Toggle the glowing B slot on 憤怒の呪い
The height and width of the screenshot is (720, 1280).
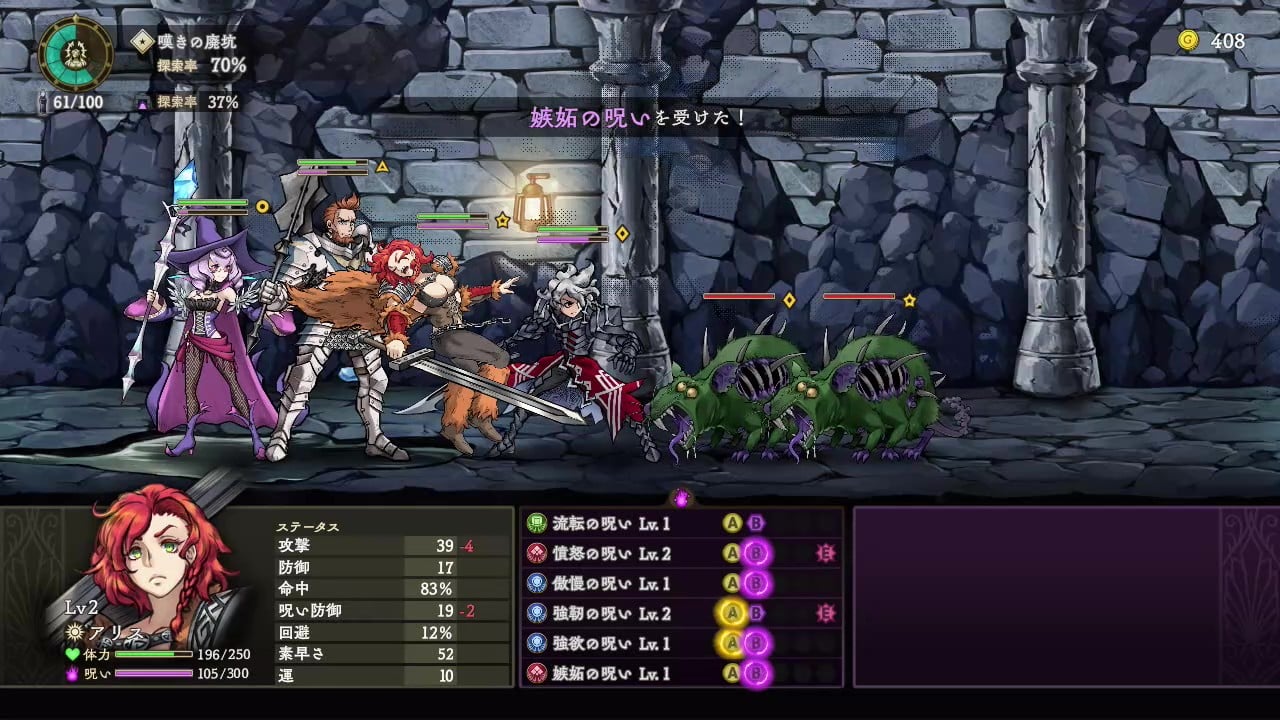pyautogui.click(x=756, y=554)
